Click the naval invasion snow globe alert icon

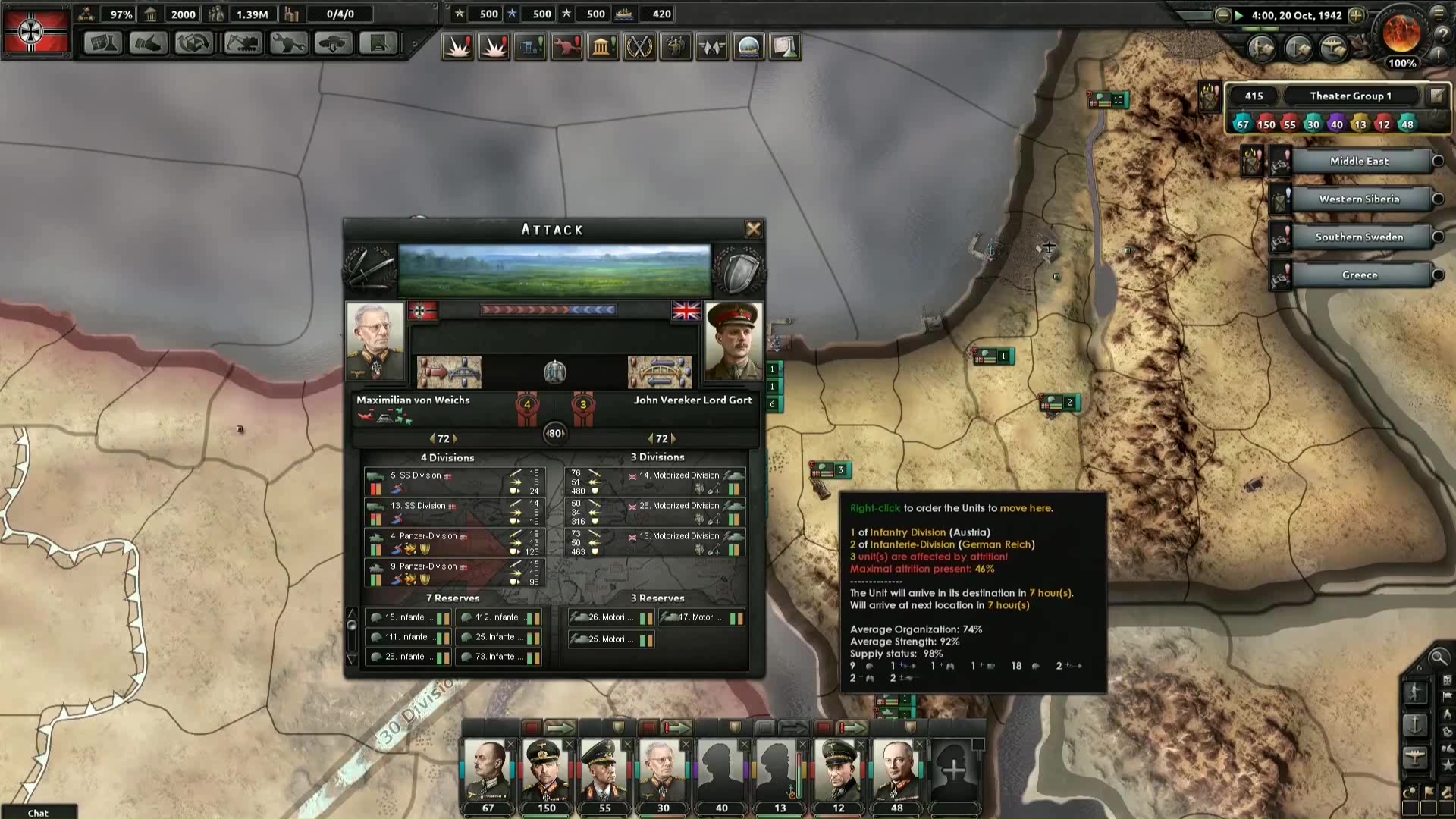[x=748, y=46]
